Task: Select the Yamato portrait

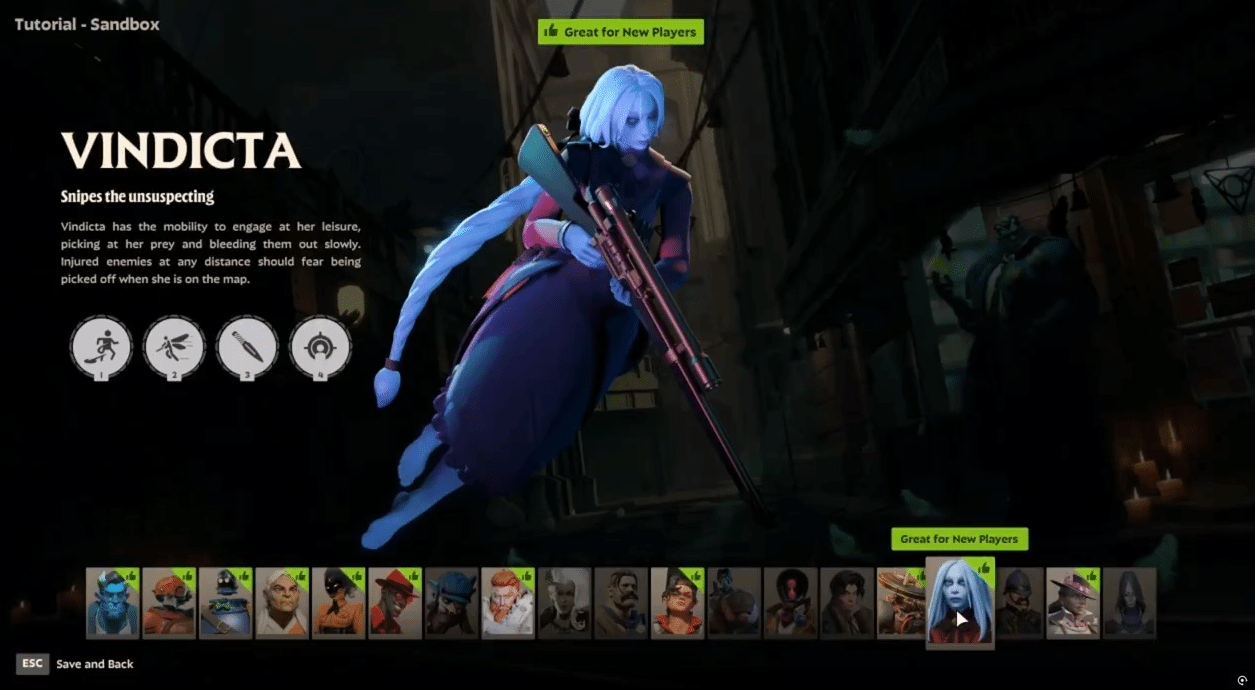Action: (1130, 602)
